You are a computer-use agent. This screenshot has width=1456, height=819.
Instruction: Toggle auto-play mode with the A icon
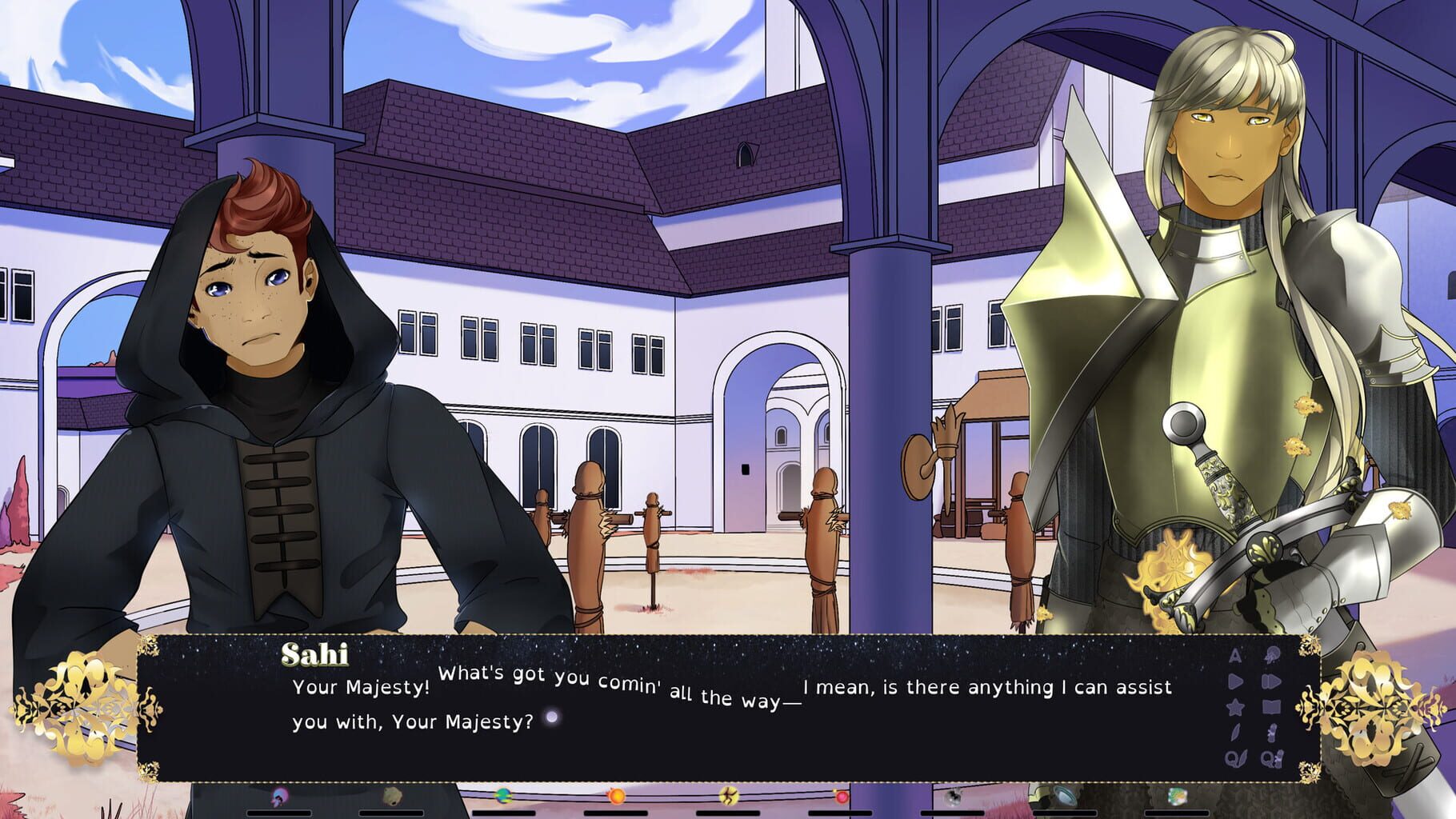point(1235,654)
